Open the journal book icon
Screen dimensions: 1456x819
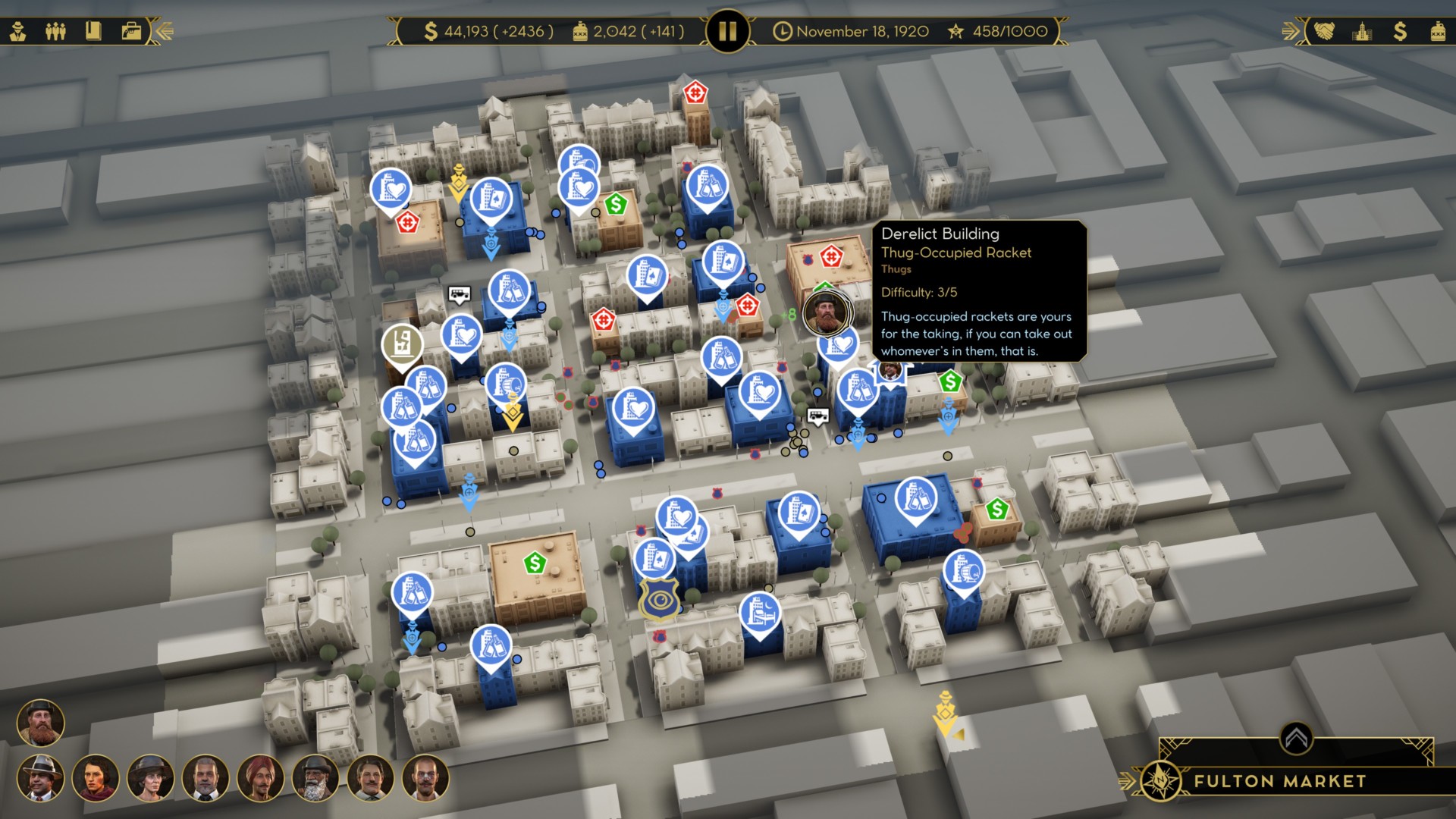(93, 31)
